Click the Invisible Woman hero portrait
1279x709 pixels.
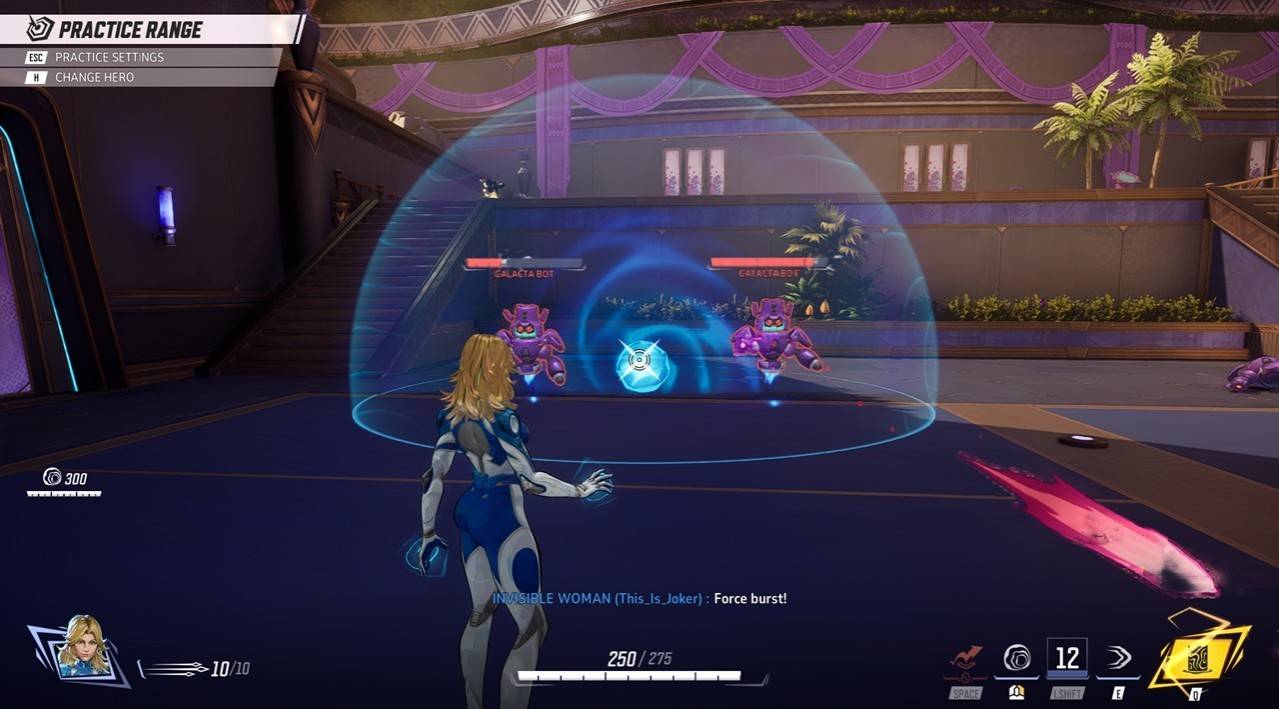tap(81, 646)
